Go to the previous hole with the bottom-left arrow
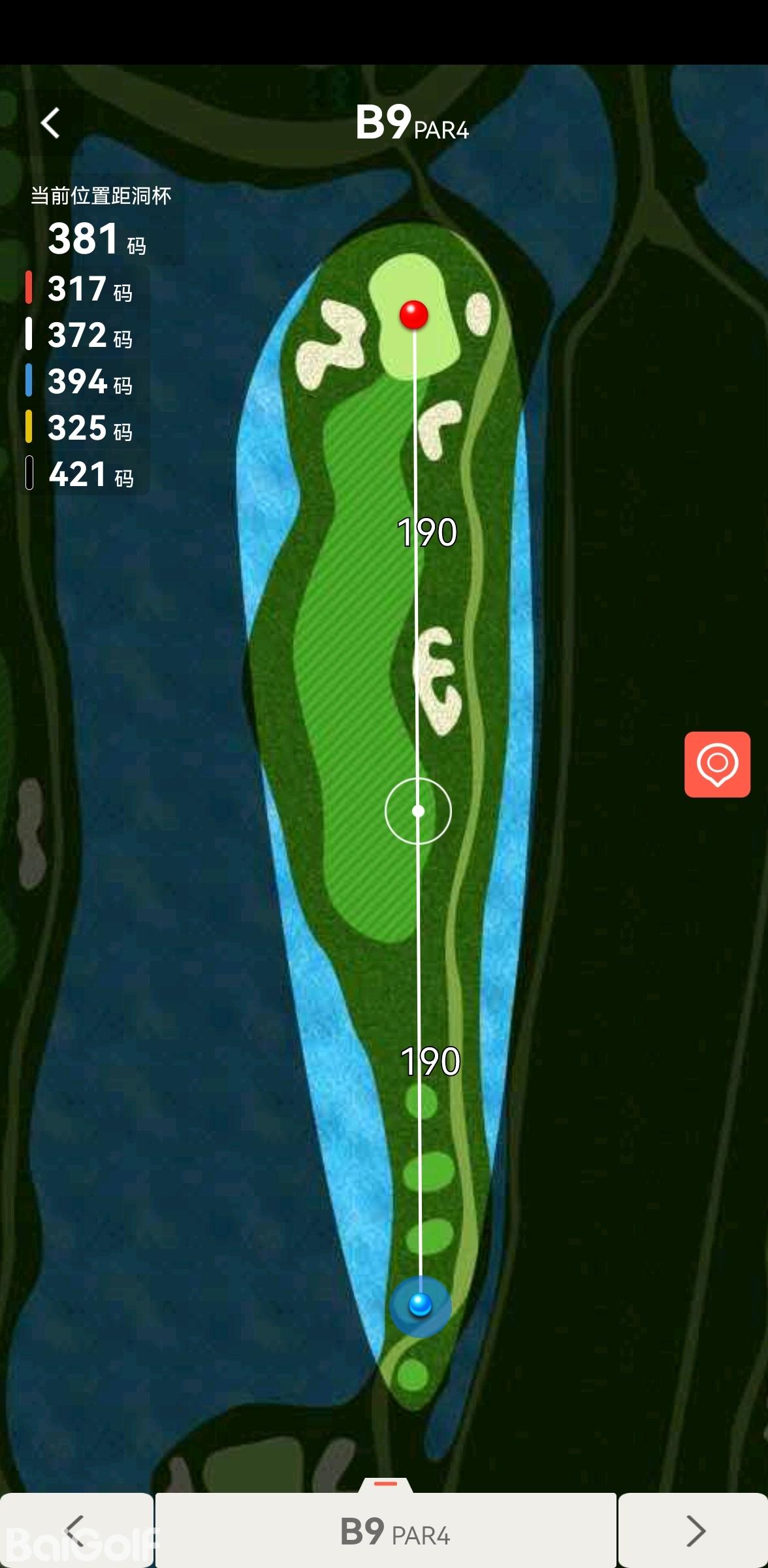768x1568 pixels. [x=76, y=1530]
